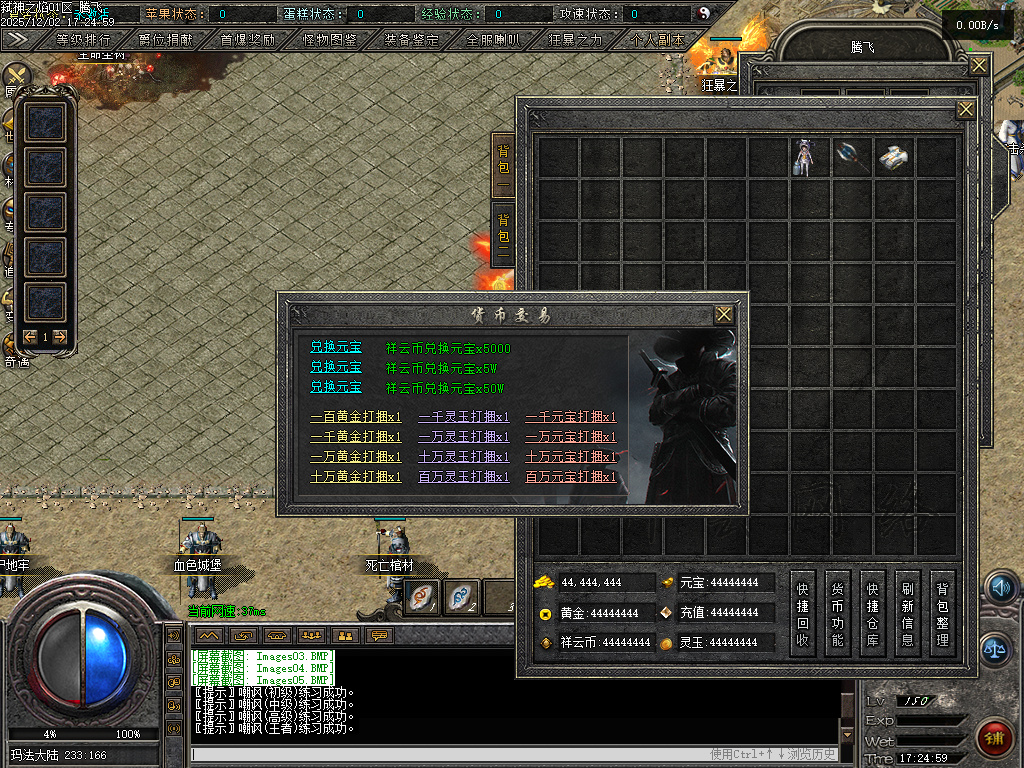Click 刷新信息 to refresh info
The width and height of the screenshot is (1024, 768).
pyautogui.click(x=908, y=613)
